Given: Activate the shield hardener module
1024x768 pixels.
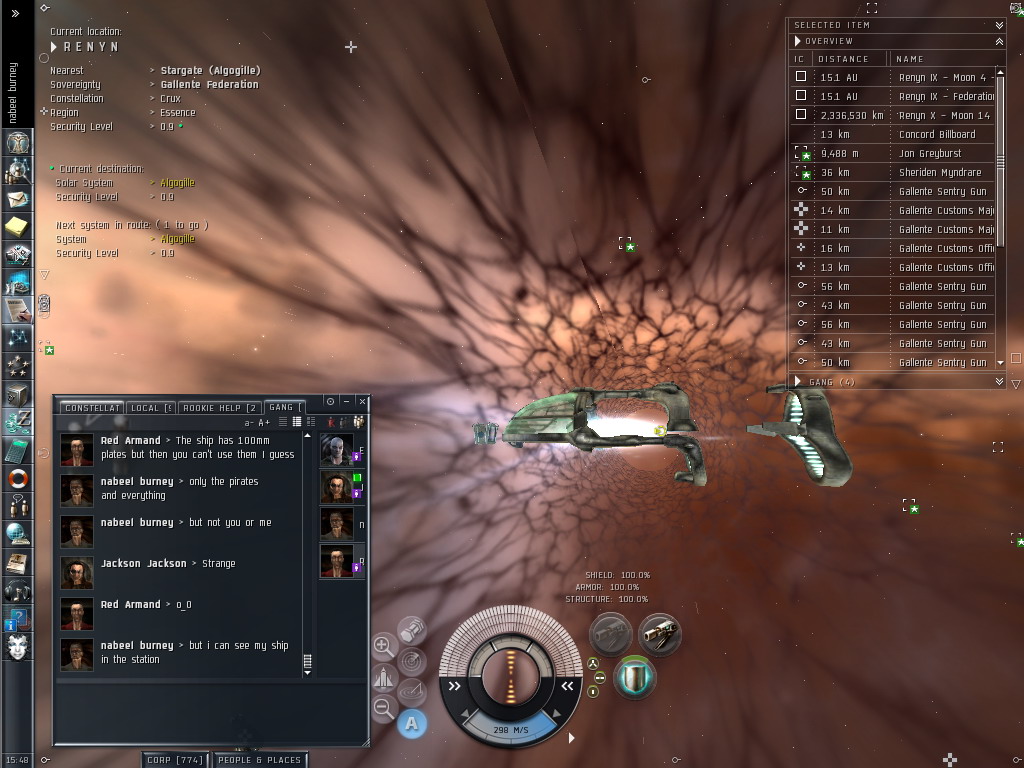Looking at the screenshot, I should pyautogui.click(x=634, y=678).
